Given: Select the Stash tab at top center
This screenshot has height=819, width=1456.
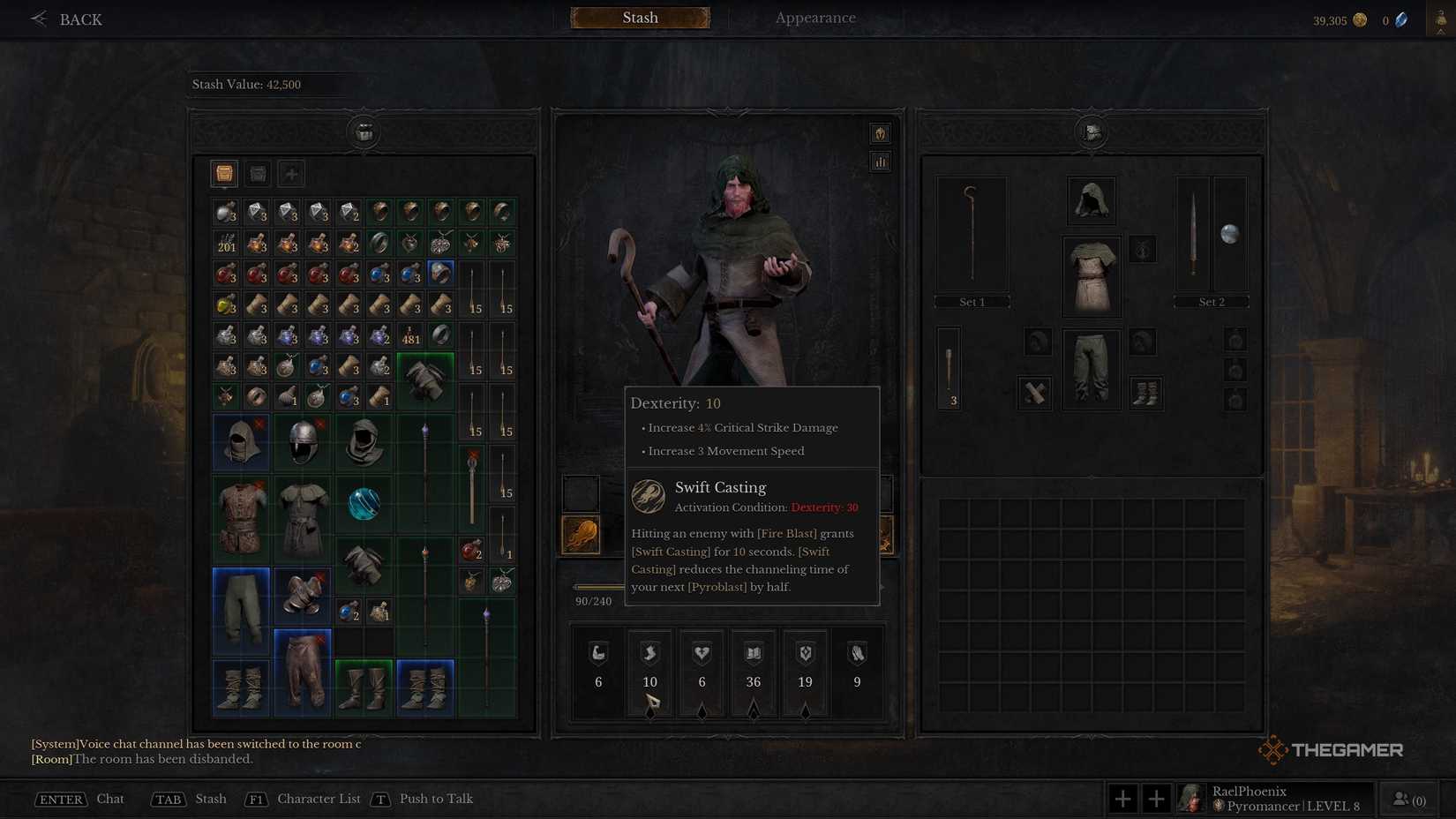Looking at the screenshot, I should (x=639, y=17).
